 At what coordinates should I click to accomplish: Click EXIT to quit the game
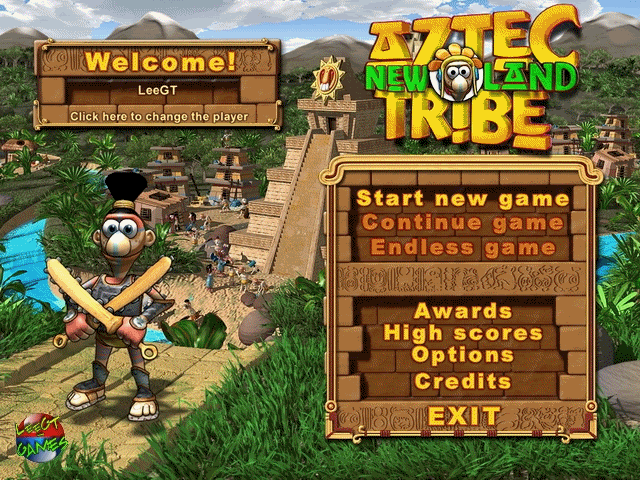pos(464,415)
